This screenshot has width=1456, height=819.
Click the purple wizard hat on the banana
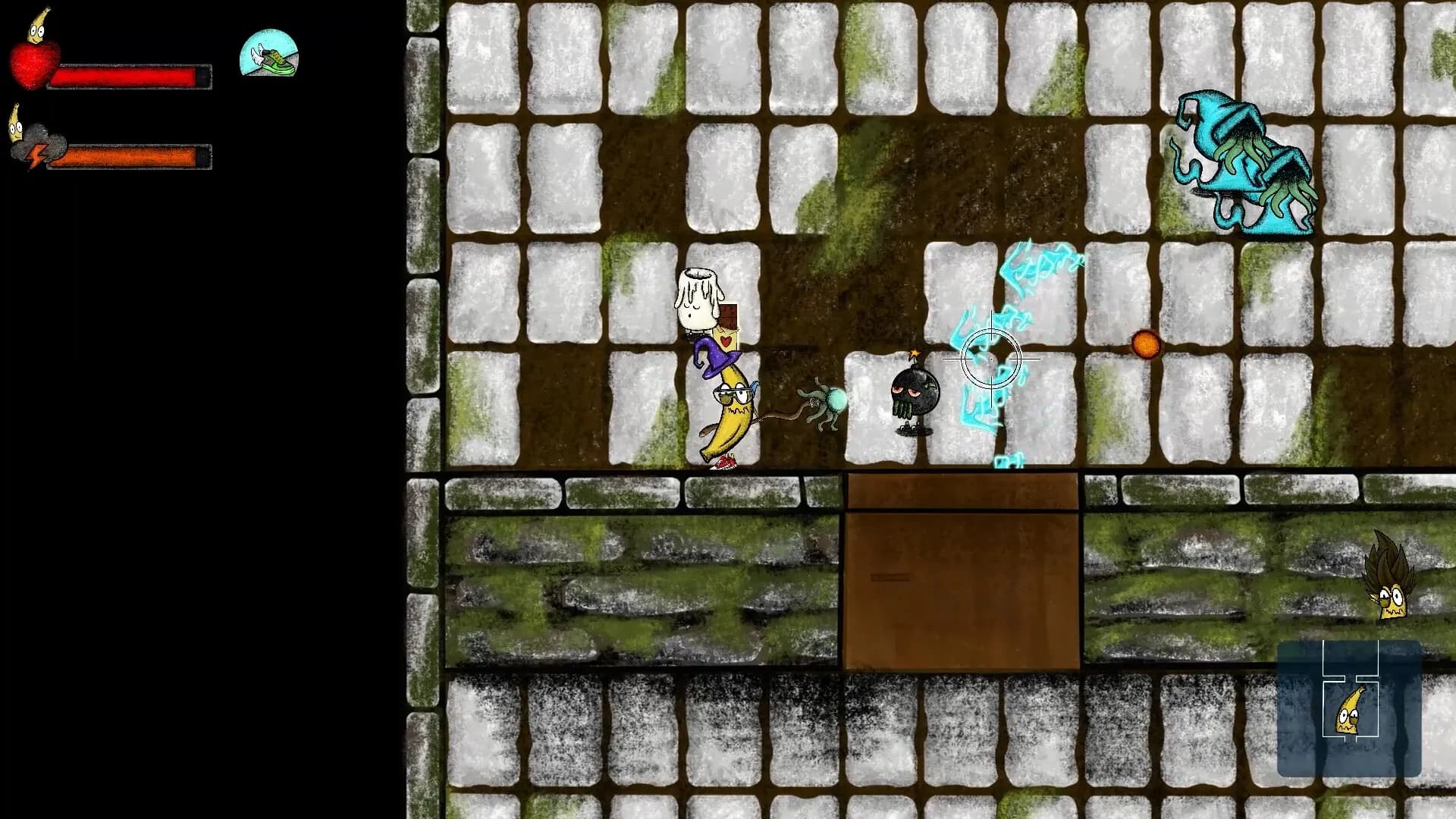pyautogui.click(x=717, y=364)
